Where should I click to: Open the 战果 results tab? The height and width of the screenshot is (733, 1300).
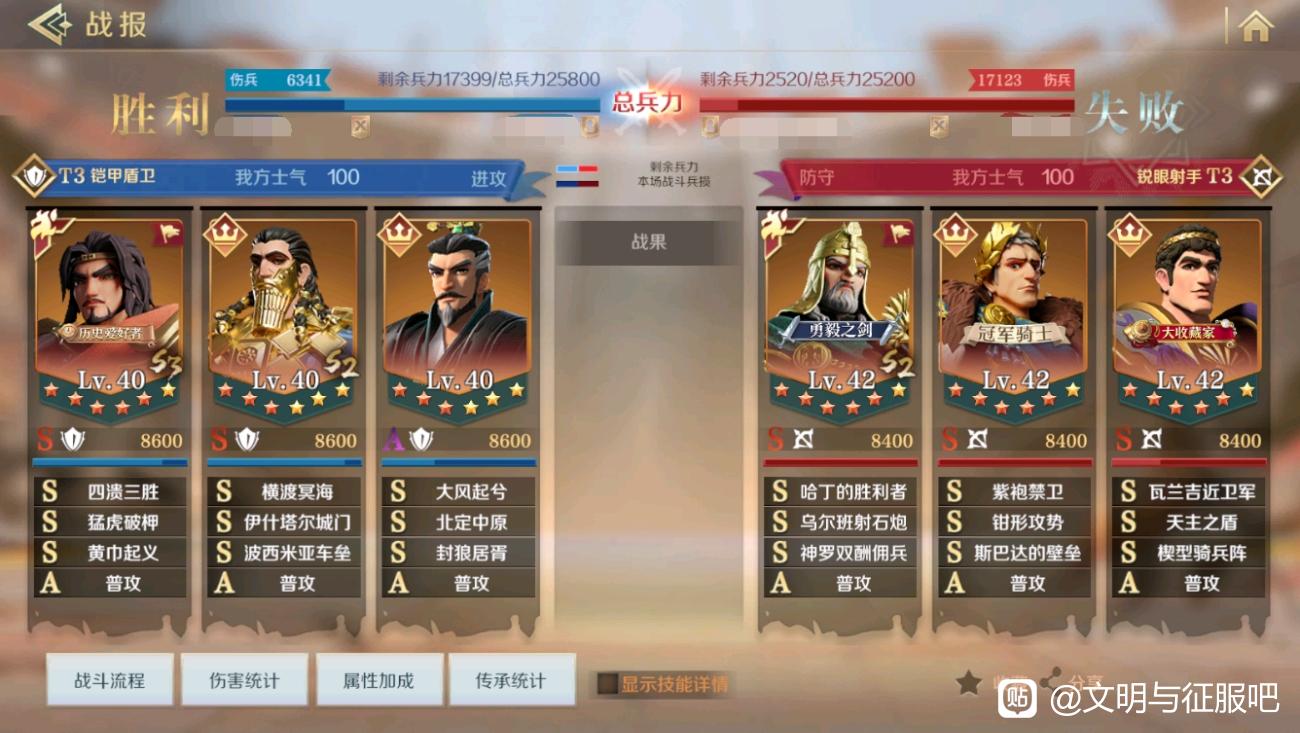(648, 241)
